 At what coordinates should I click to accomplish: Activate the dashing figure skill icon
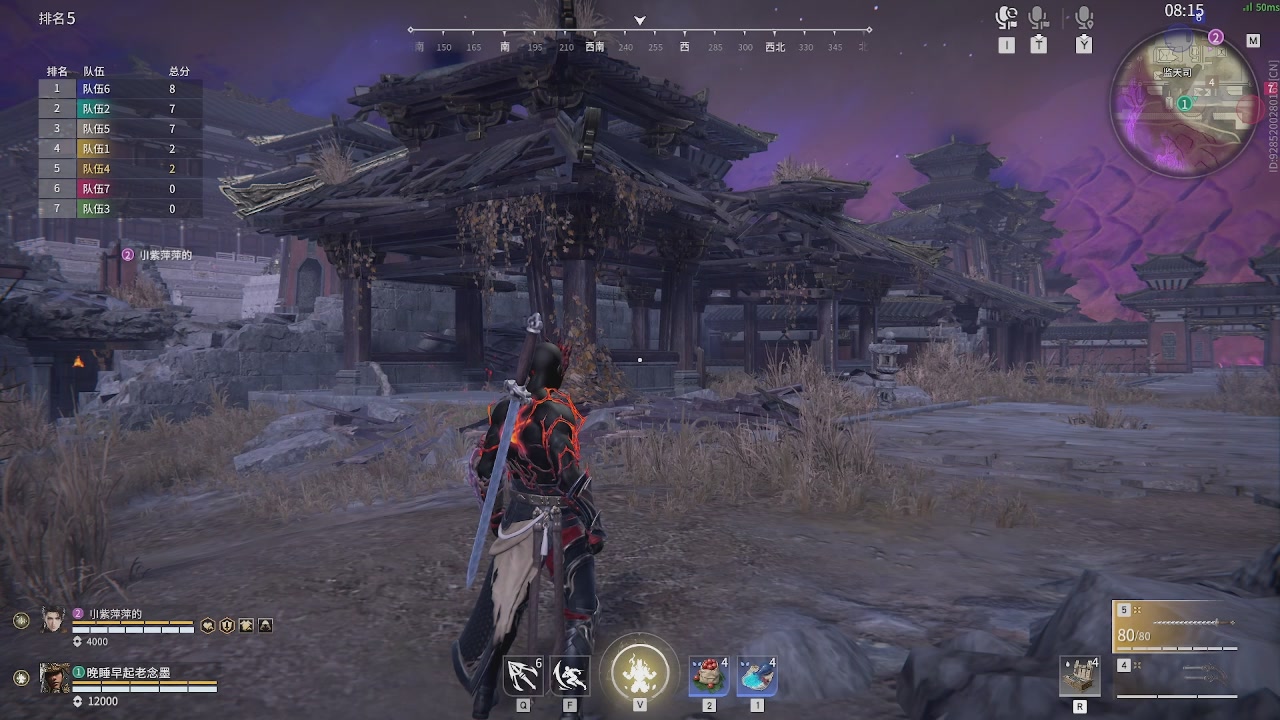click(570, 676)
